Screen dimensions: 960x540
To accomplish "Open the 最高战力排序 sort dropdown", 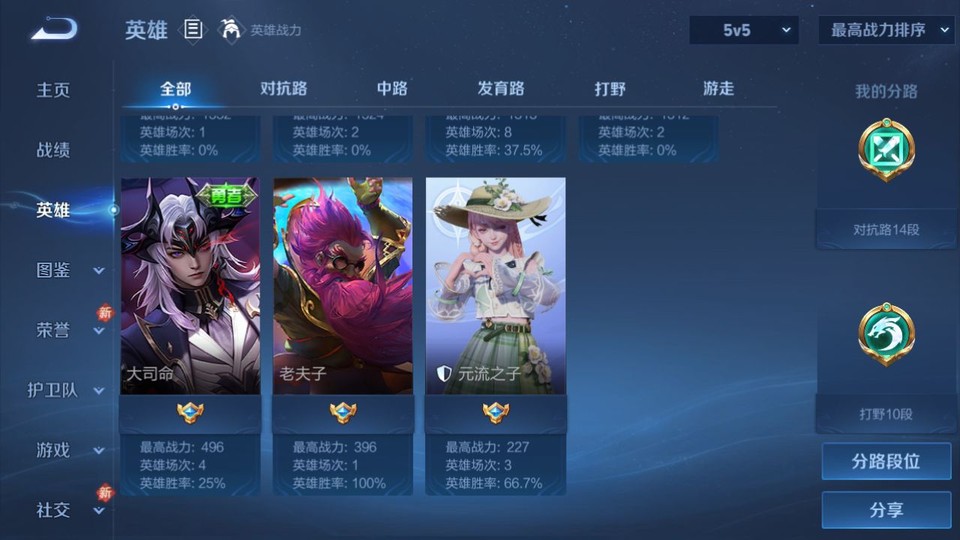I will pos(886,30).
